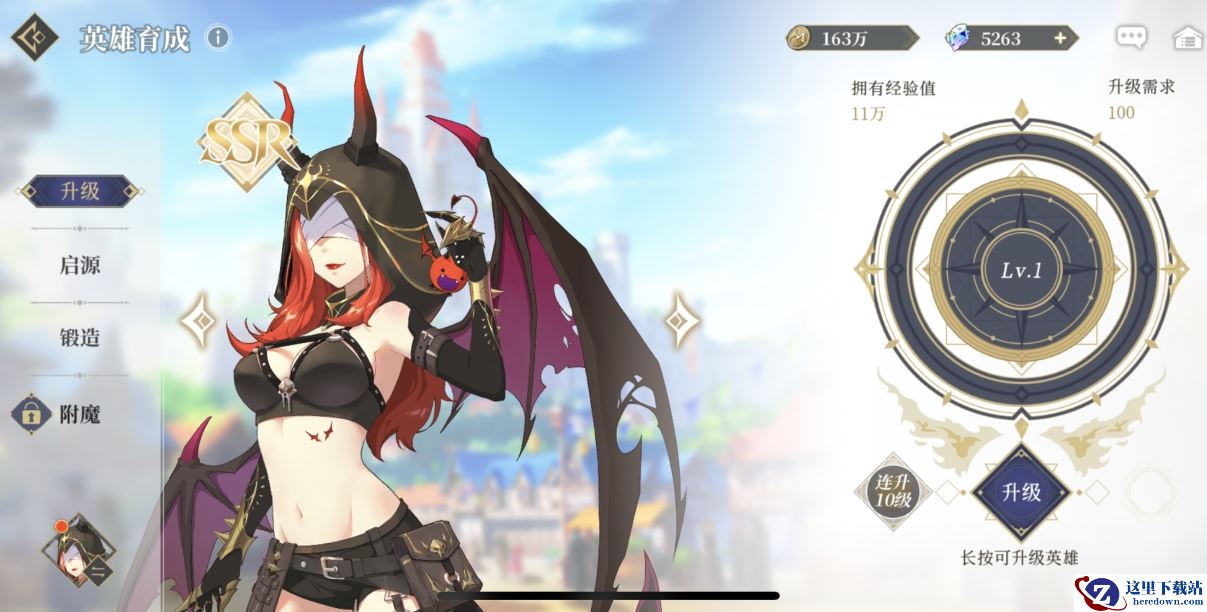Show the next hero with right arrow

coord(684,320)
